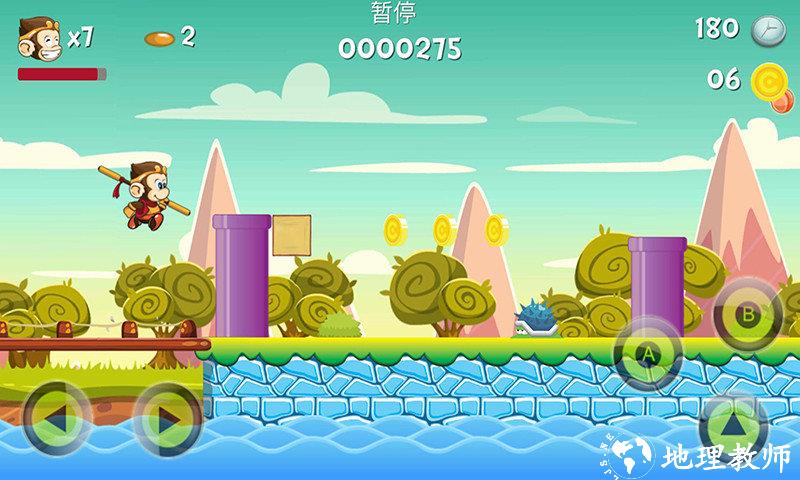Tap the right arrow move button
This screenshot has height=480, width=800.
tap(168, 417)
